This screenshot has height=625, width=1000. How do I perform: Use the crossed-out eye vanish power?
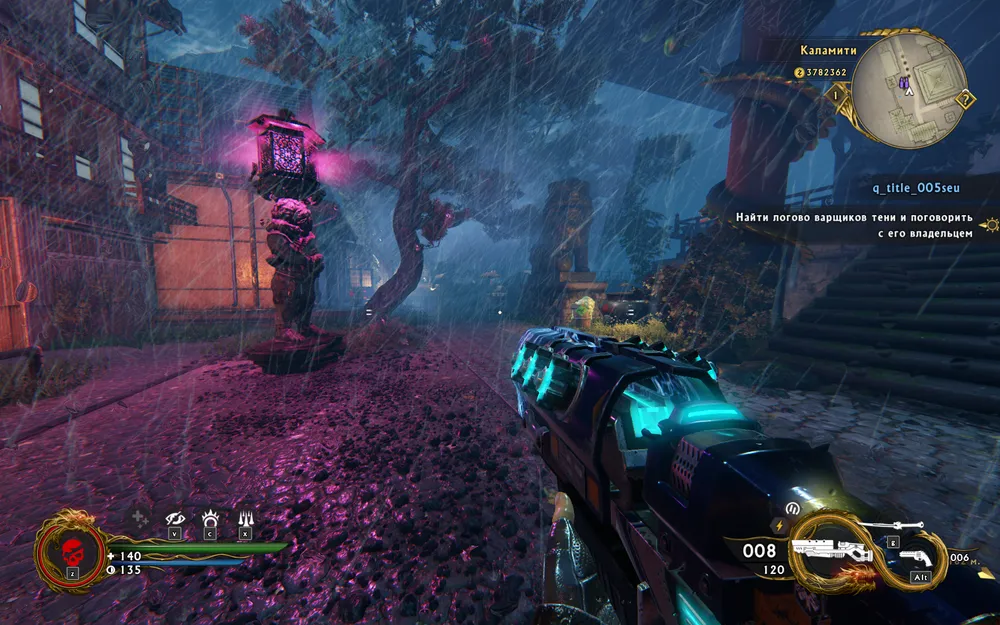tap(175, 518)
